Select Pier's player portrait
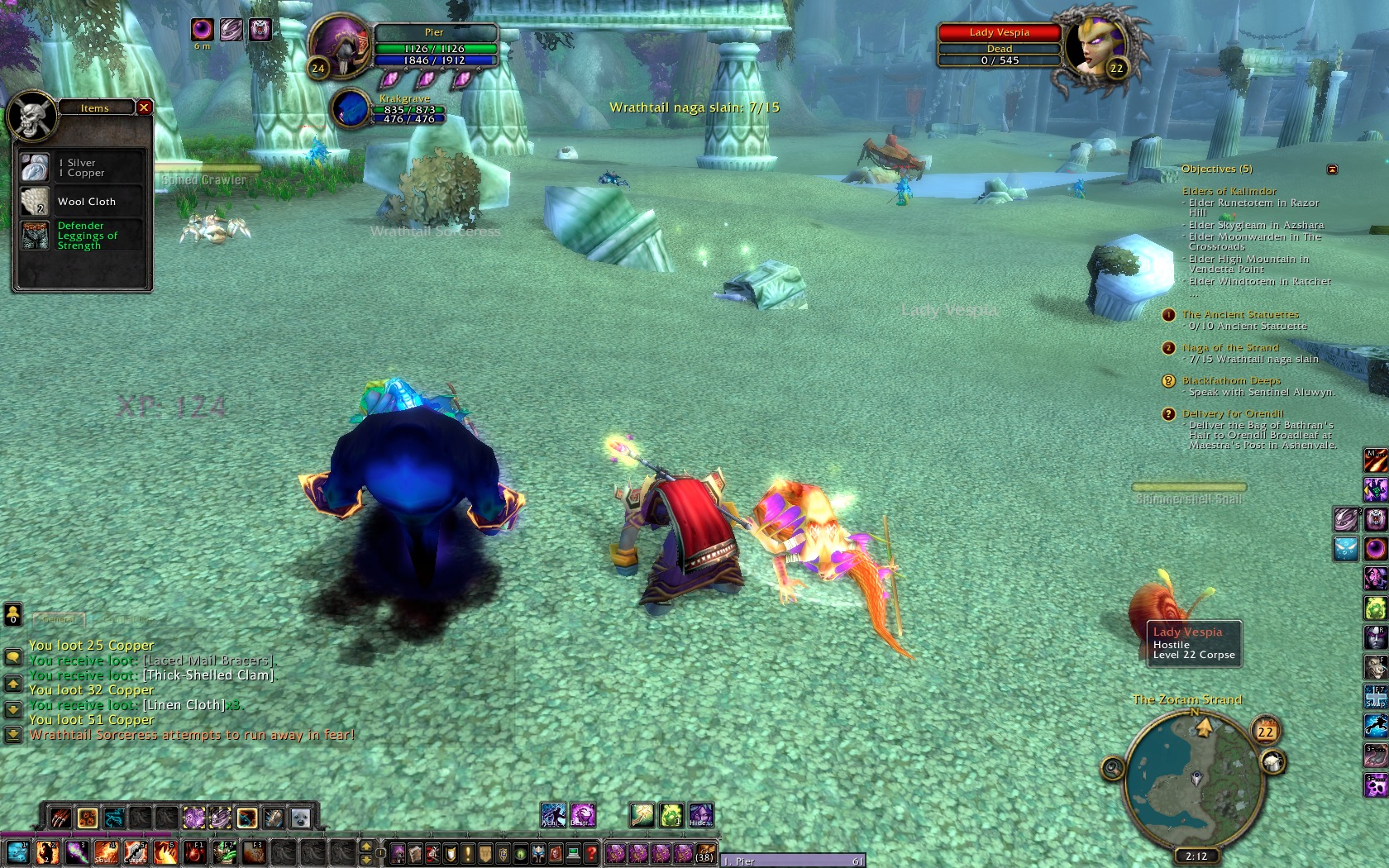1389x868 pixels. [340, 47]
